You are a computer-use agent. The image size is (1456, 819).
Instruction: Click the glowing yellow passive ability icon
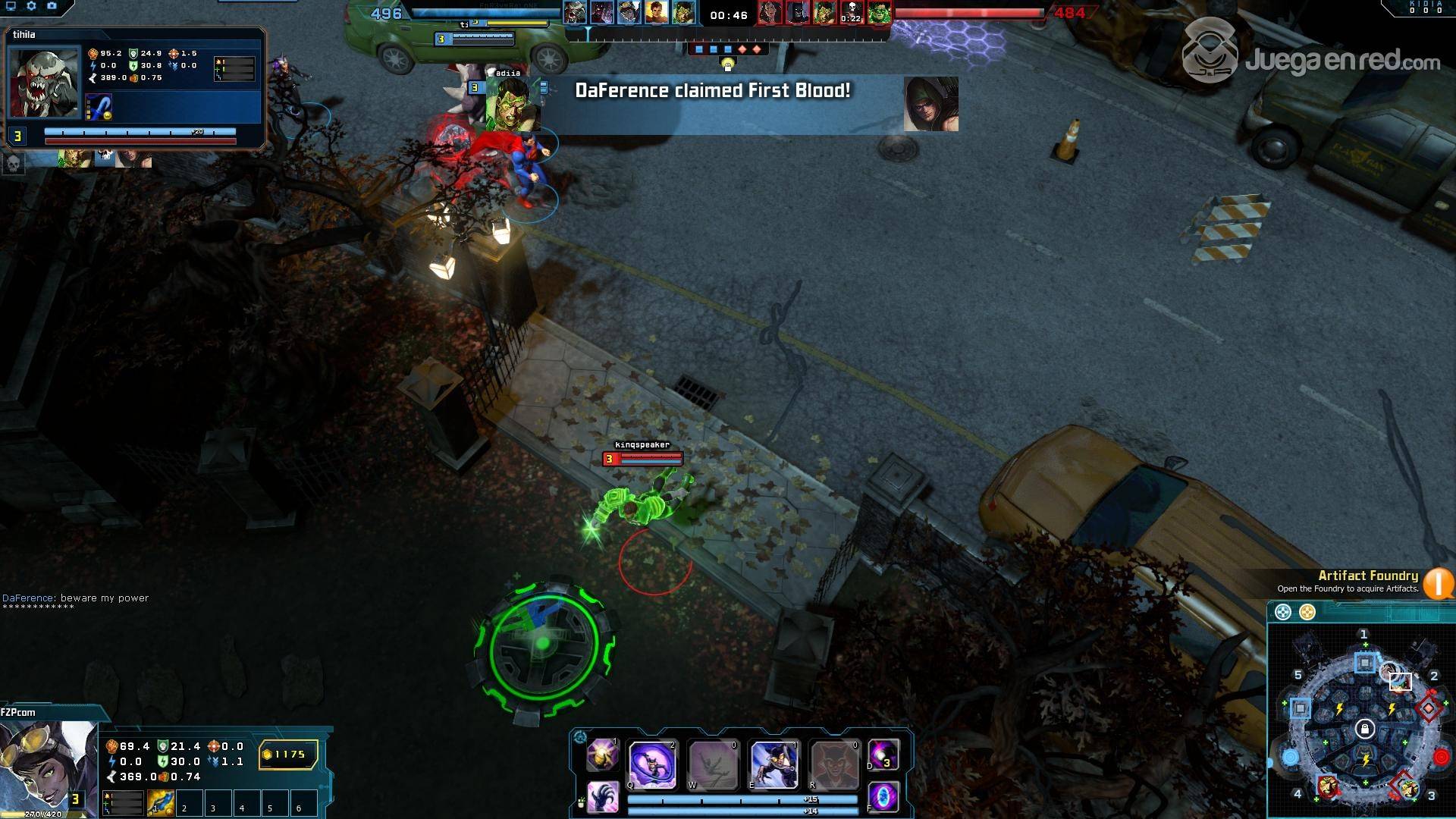coord(603,755)
